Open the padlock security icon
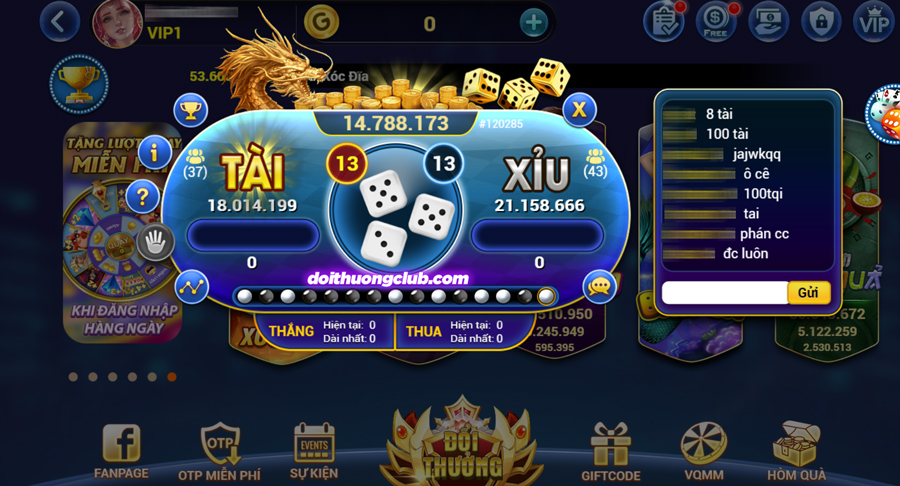Screen dimensions: 900x486 coord(822,21)
